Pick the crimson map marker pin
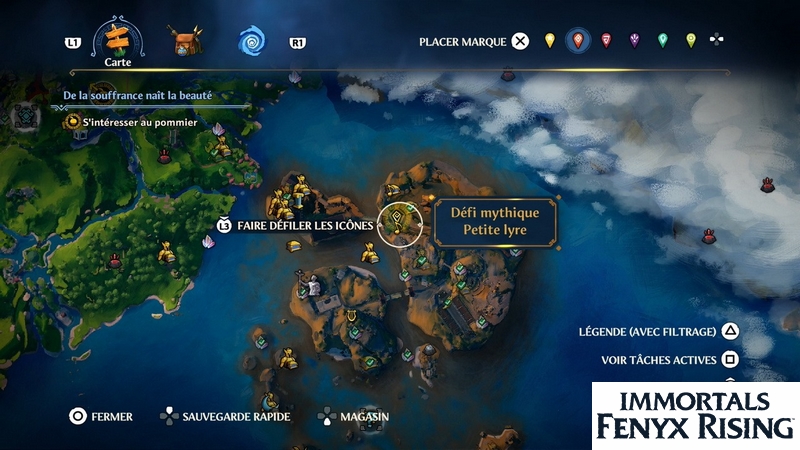The height and width of the screenshot is (450, 800). coord(606,41)
